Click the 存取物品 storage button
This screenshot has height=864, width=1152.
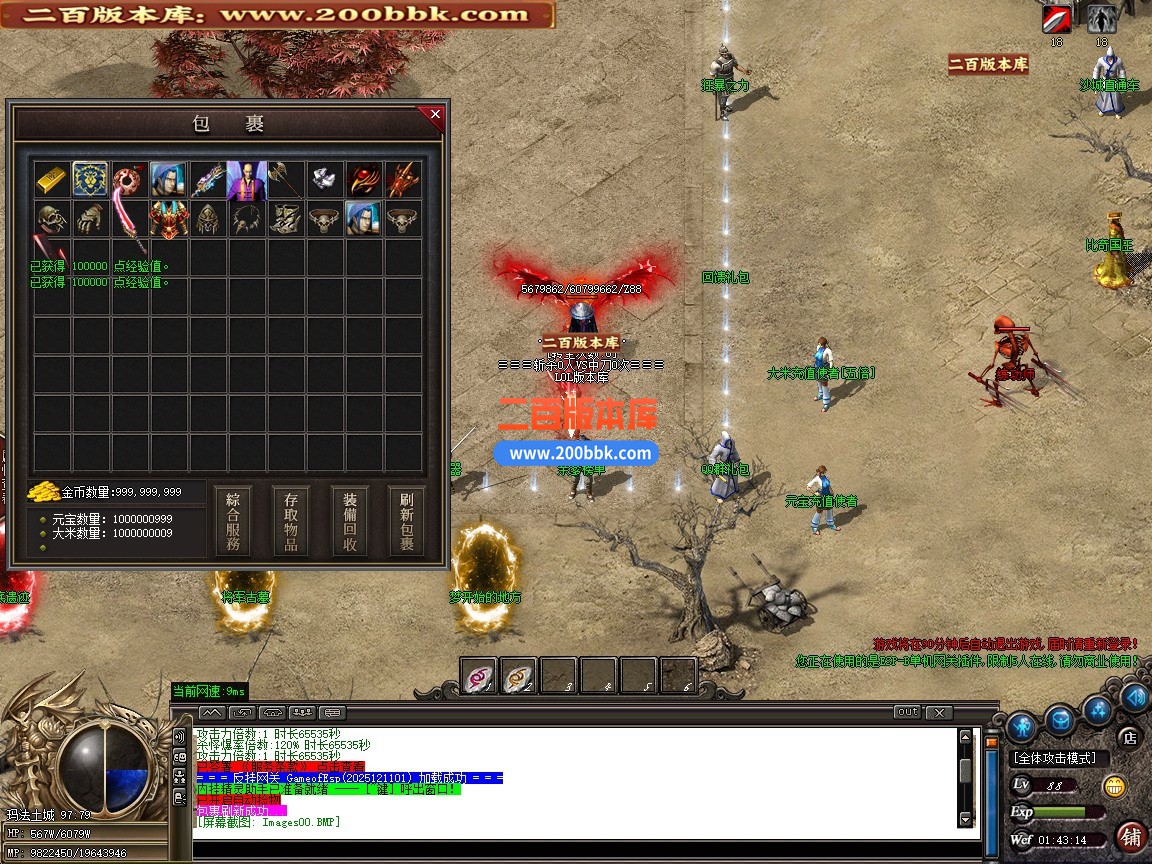pos(291,521)
